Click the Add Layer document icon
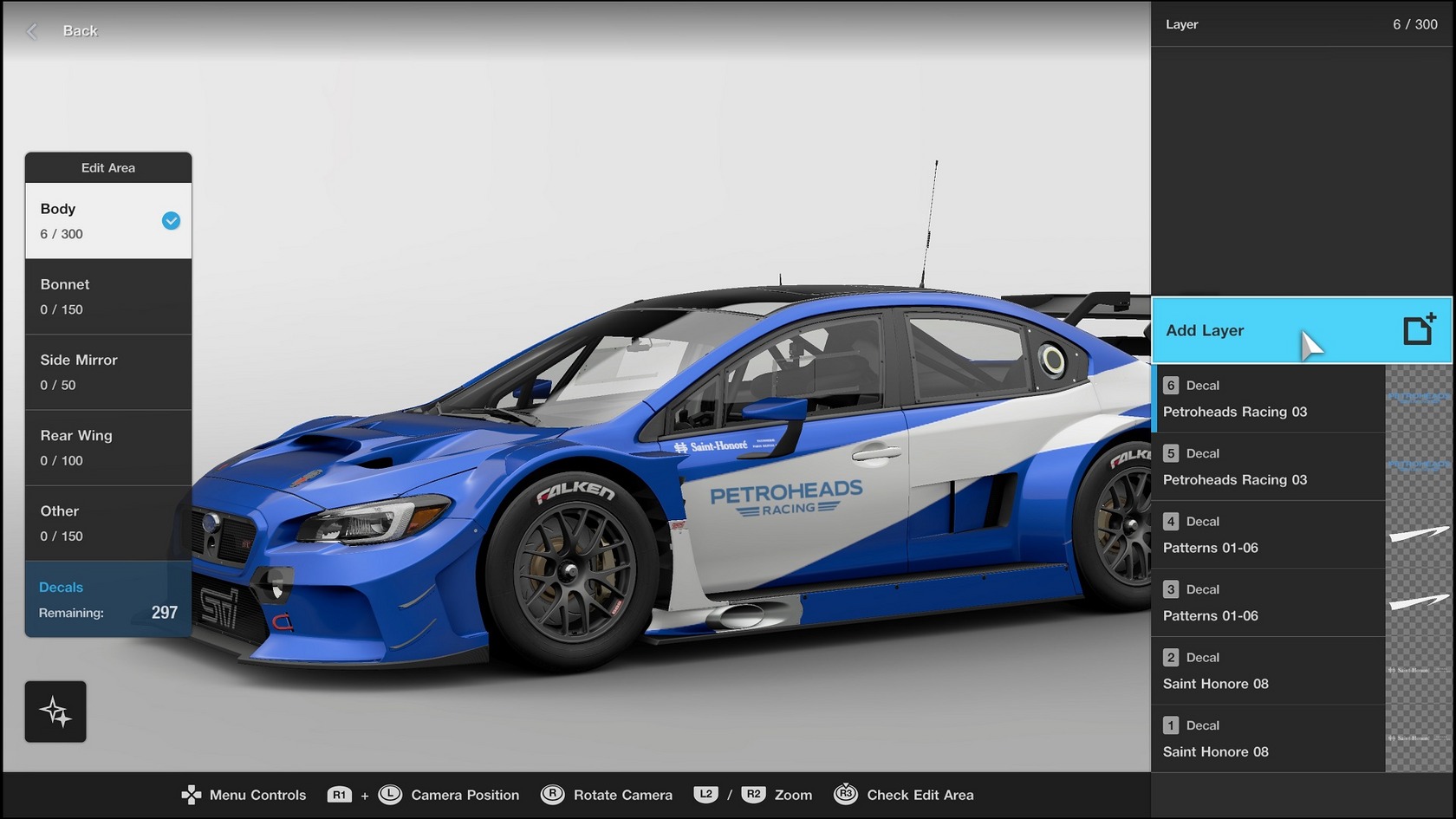Image resolution: width=1456 pixels, height=819 pixels. (1419, 329)
